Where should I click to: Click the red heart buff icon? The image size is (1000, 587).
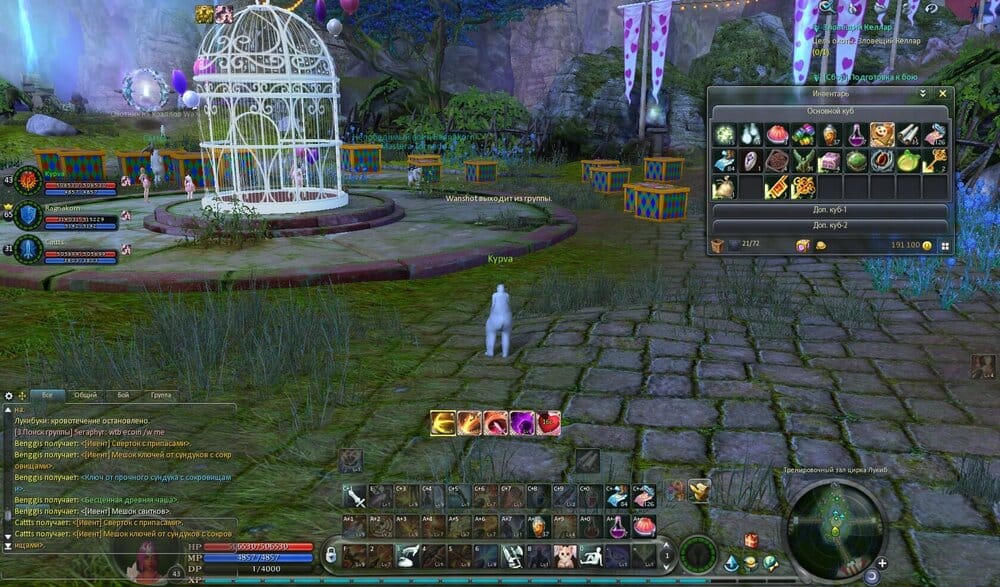548,423
